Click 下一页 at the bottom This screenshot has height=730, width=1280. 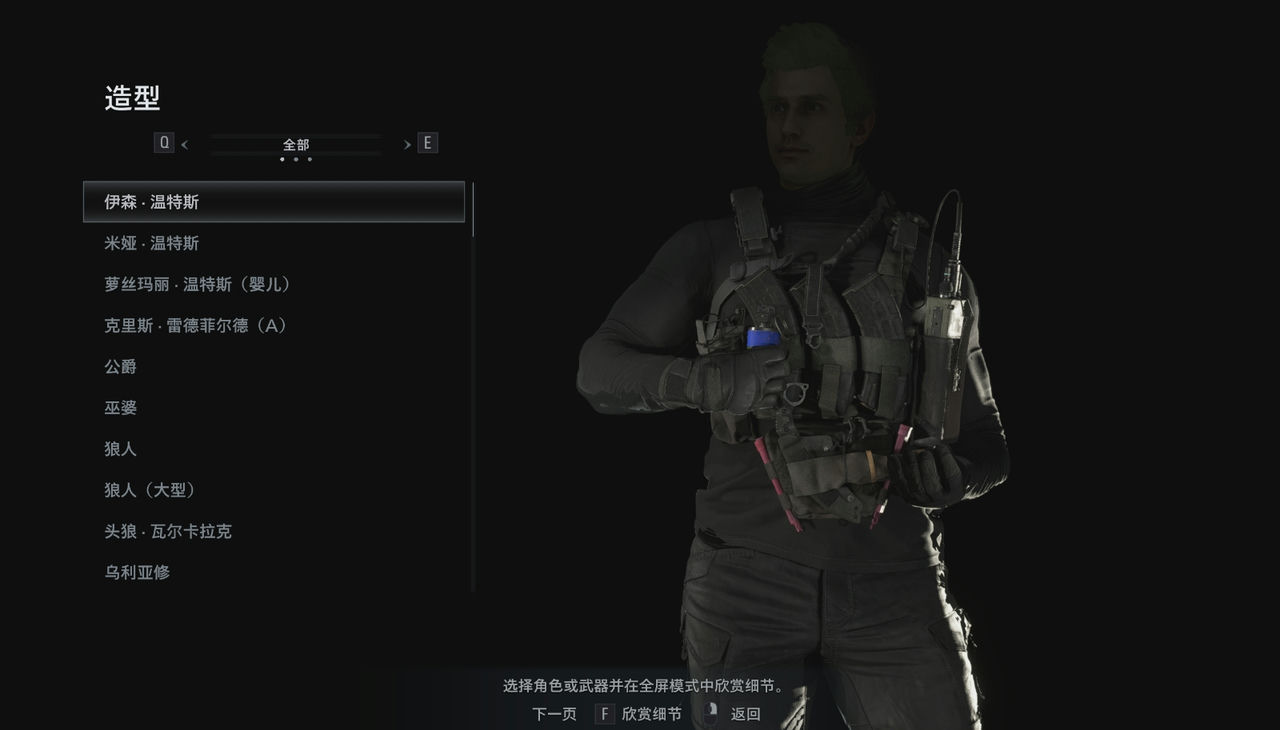click(x=553, y=714)
